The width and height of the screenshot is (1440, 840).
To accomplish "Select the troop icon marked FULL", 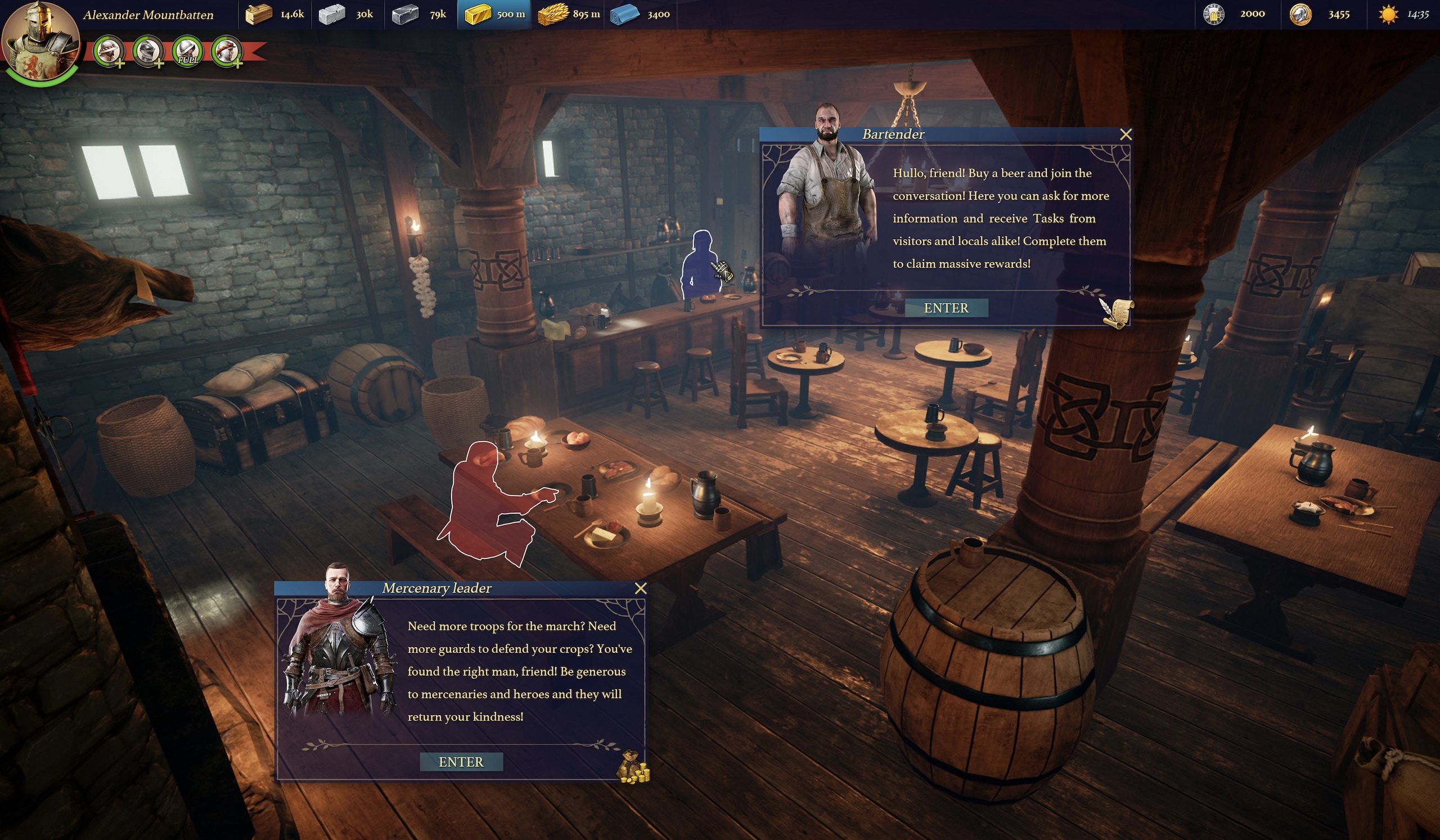I will click(x=187, y=51).
